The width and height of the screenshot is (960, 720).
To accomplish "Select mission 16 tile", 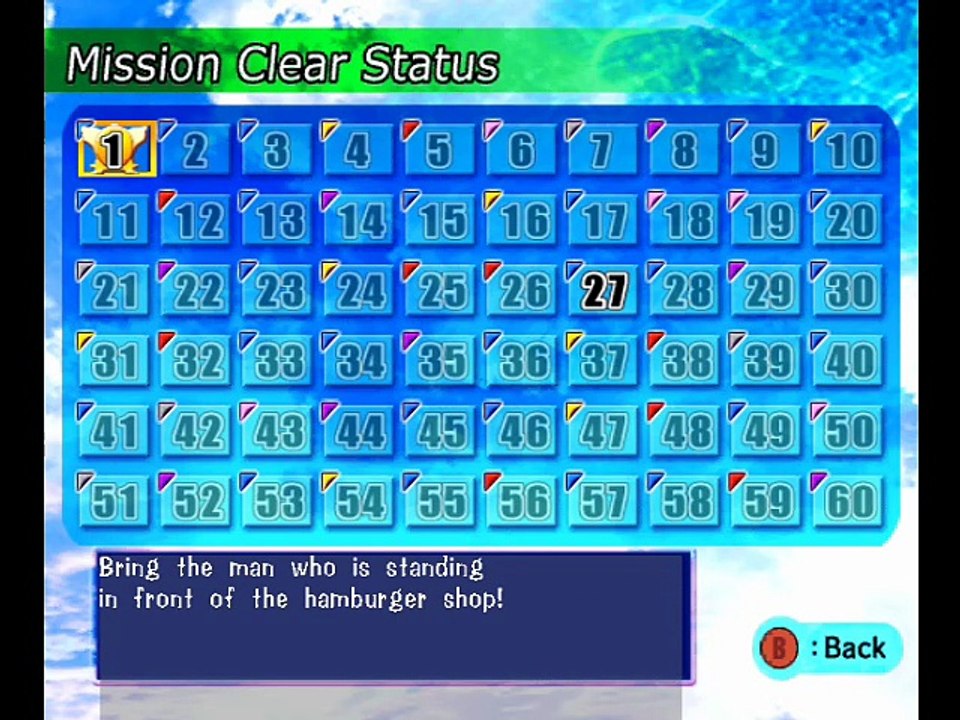I will 522,220.
